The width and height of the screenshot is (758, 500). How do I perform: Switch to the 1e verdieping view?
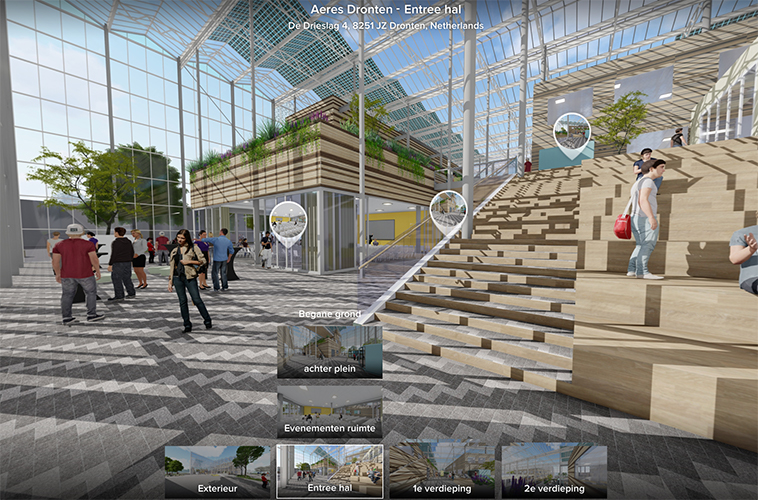coord(441,470)
